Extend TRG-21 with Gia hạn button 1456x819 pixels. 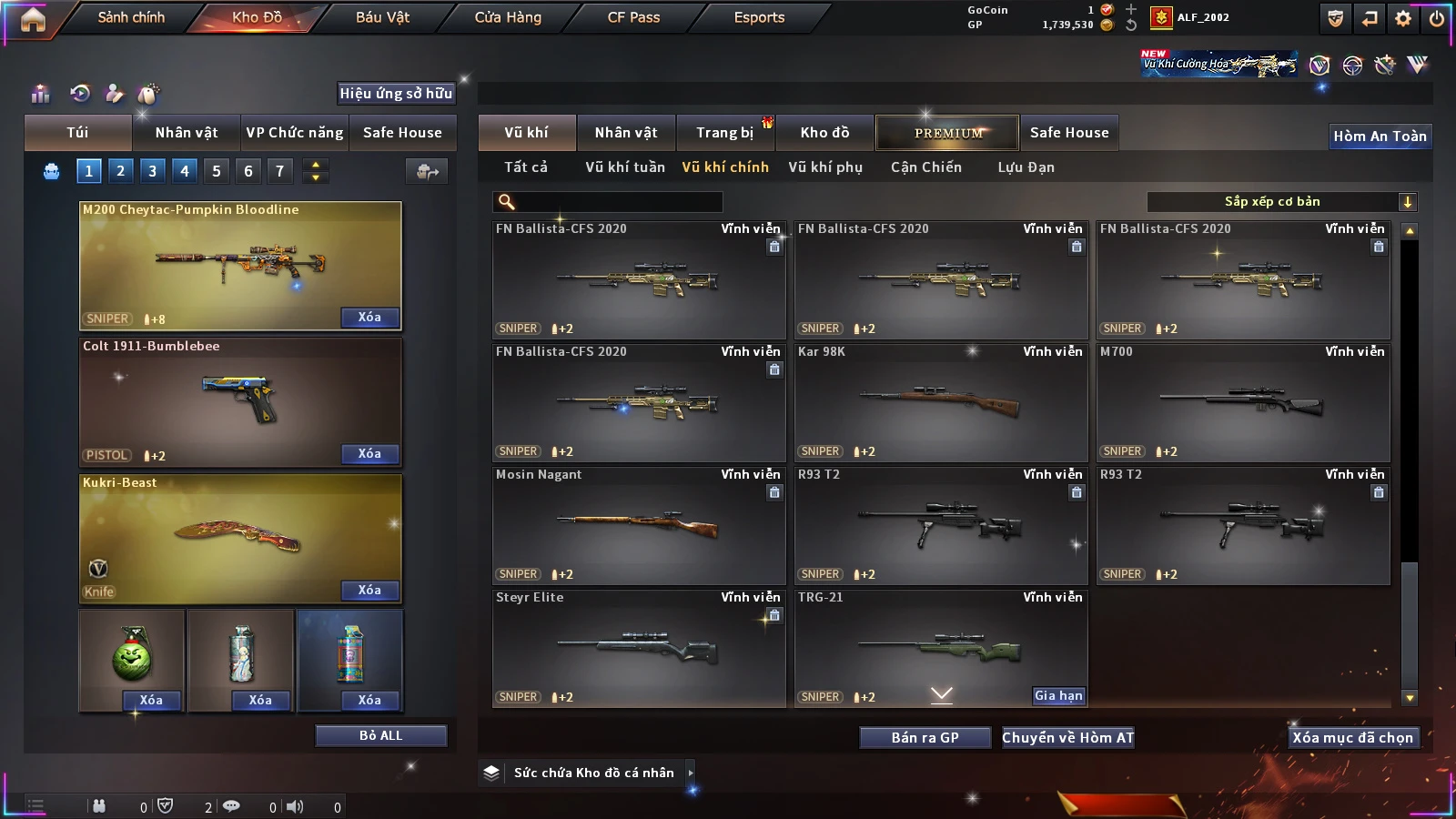1058,695
